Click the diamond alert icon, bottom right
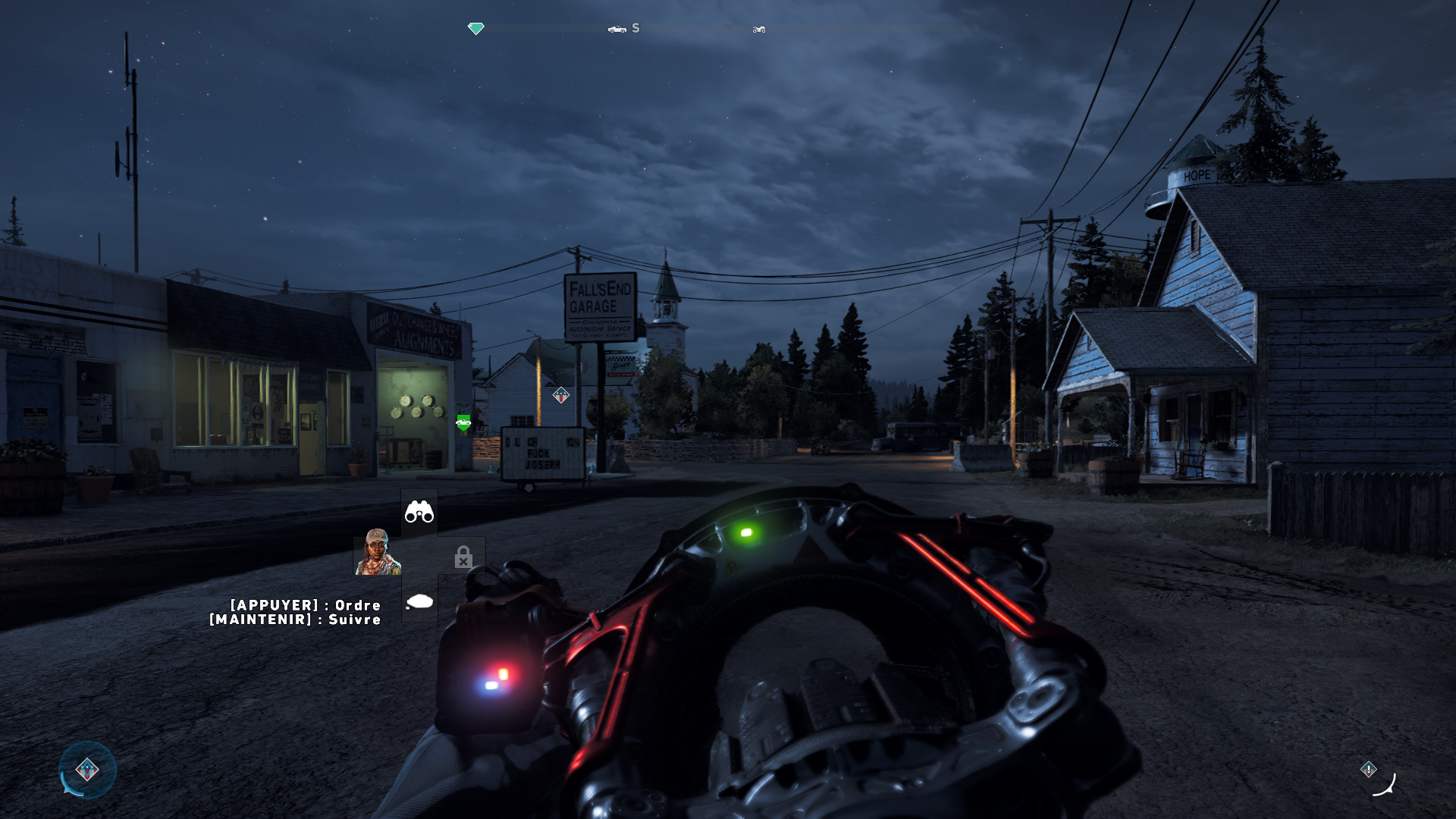 coord(1368,769)
